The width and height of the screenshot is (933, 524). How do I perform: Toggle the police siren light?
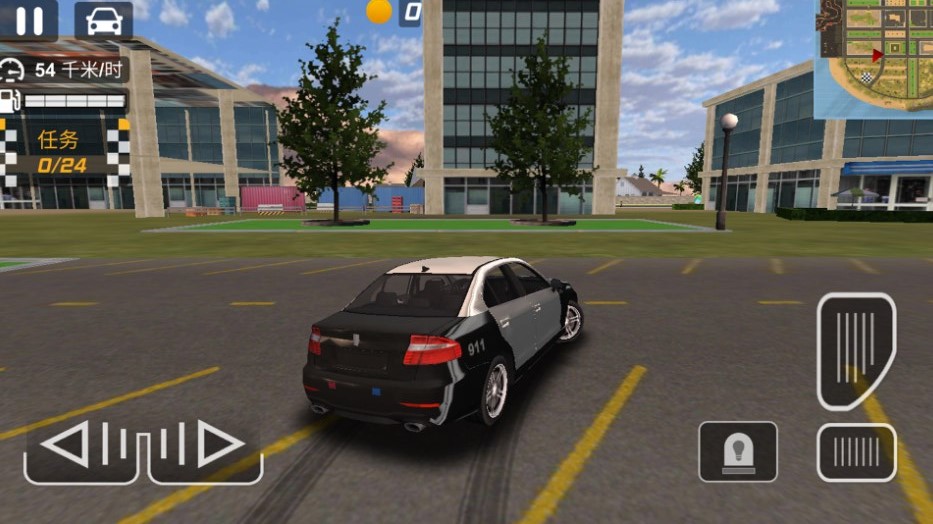(738, 452)
